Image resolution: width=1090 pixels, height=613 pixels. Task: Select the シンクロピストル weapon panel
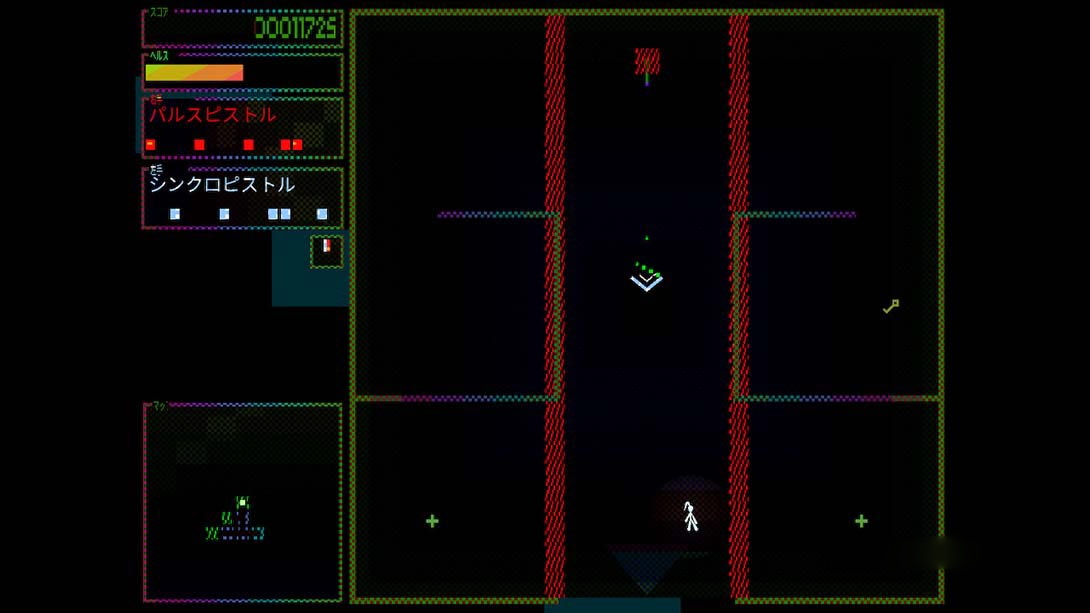[x=242, y=198]
